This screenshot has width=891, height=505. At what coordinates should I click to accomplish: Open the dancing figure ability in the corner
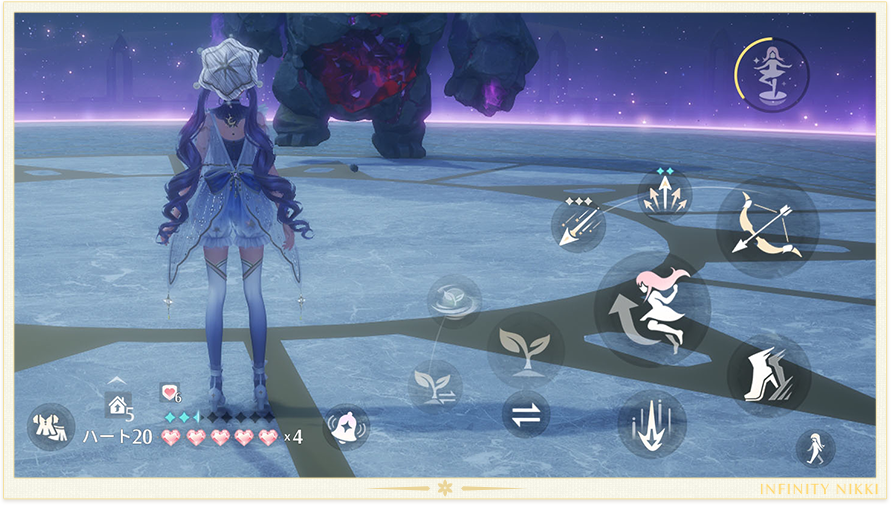pos(772,74)
